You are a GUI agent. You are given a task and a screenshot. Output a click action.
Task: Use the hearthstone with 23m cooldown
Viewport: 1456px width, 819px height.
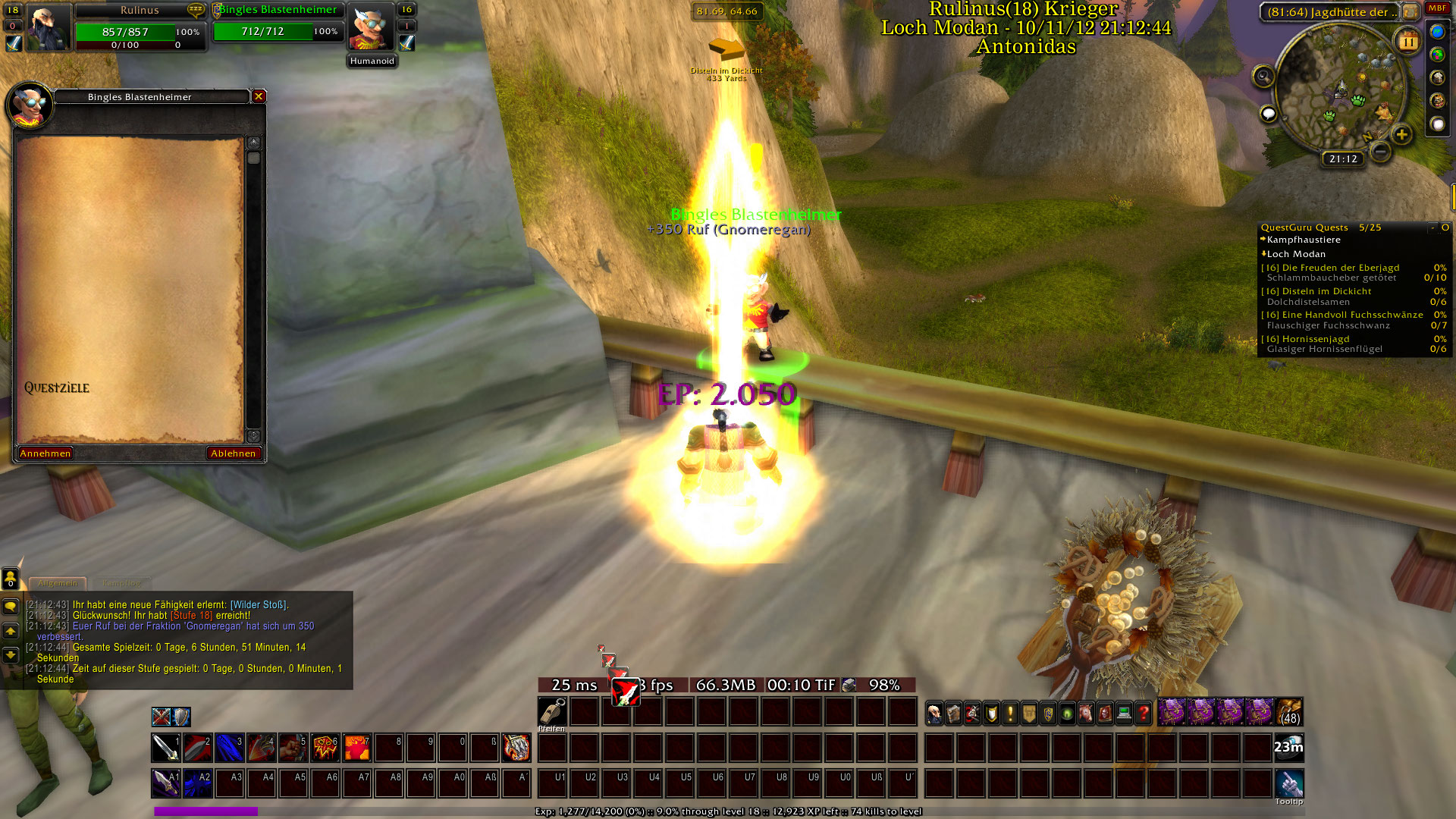click(1288, 748)
